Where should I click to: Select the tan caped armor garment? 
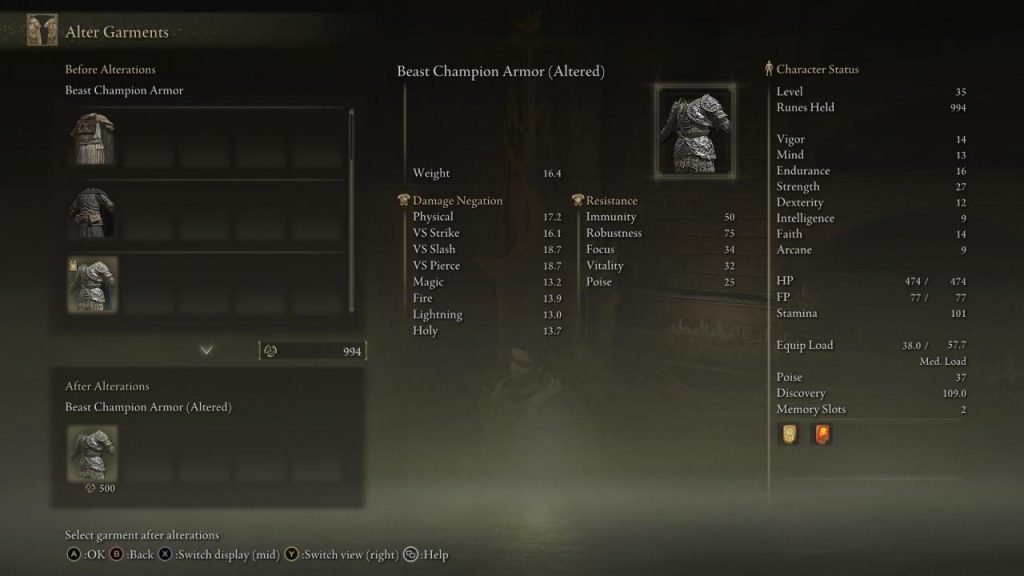click(x=92, y=138)
